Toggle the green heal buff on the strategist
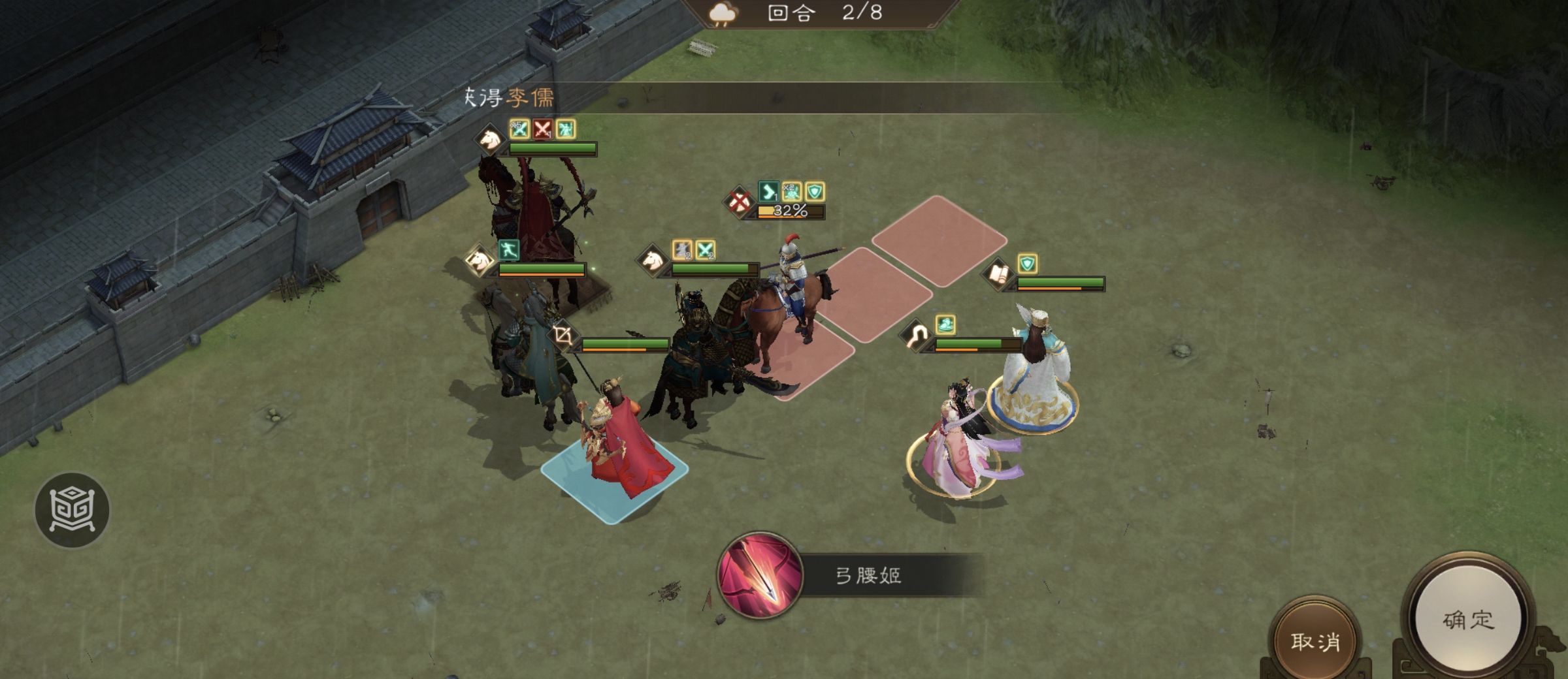 pos(946,325)
